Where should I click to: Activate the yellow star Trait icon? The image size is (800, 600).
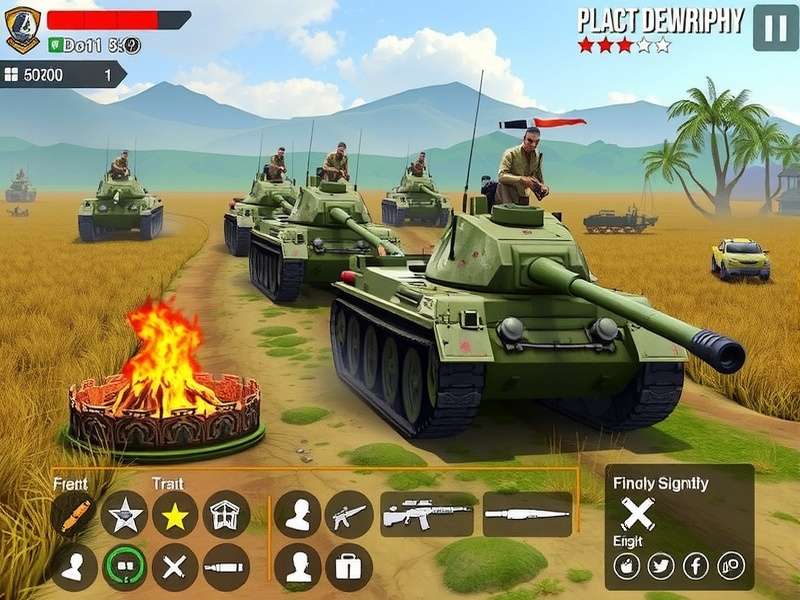tap(175, 515)
